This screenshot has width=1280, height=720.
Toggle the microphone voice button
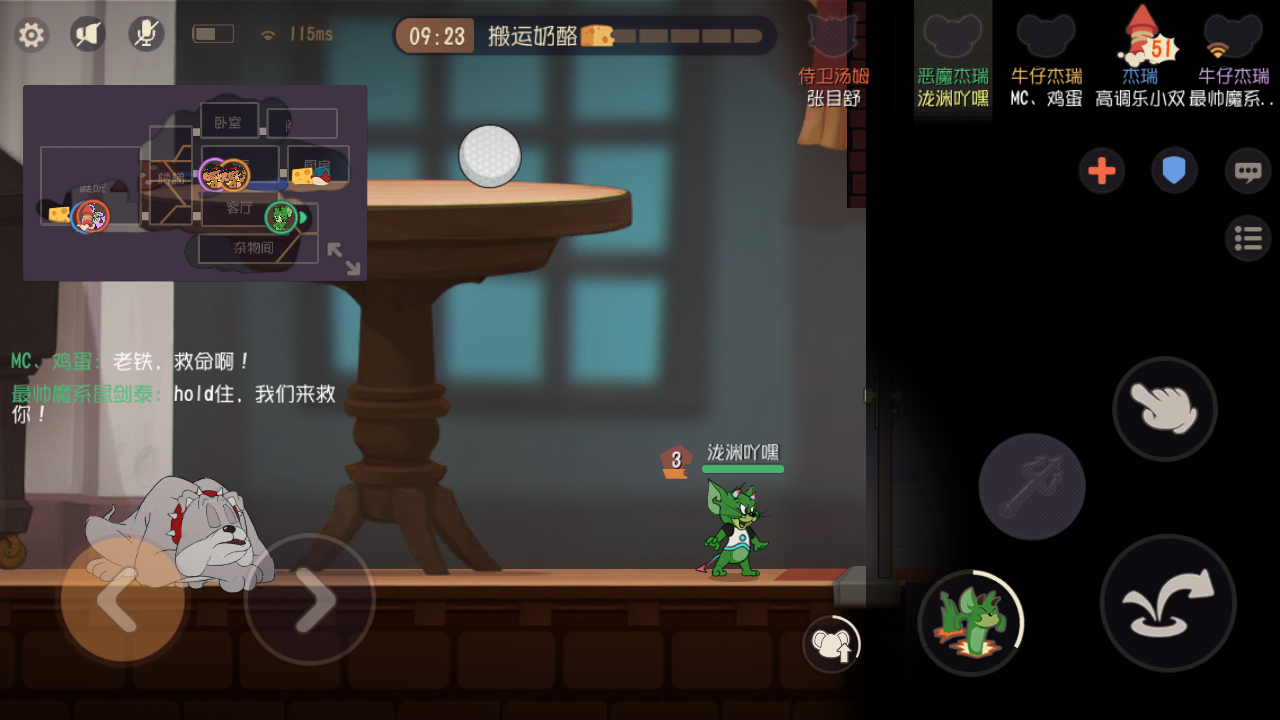coord(146,33)
